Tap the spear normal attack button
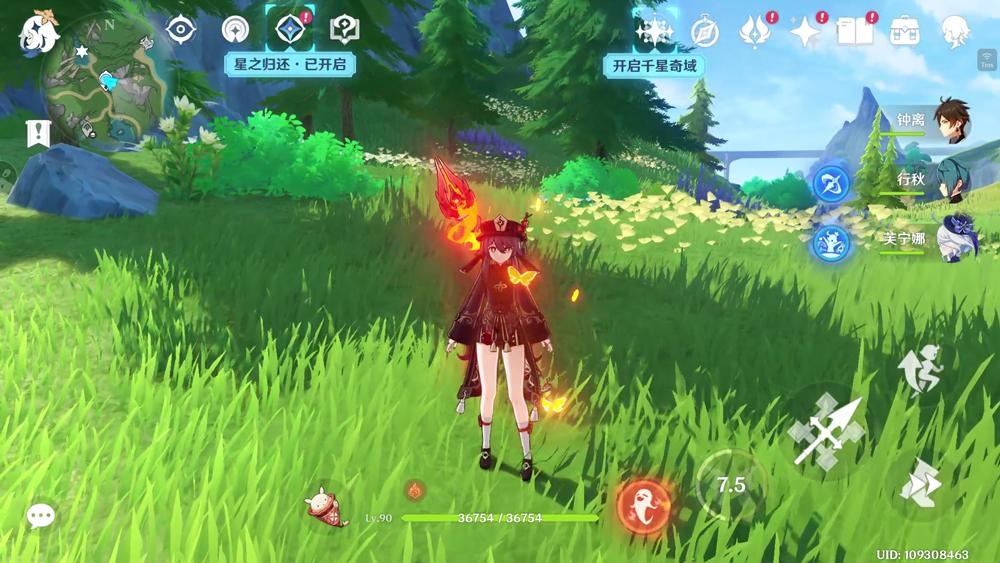Screen dimensions: 1000x563 (x=825, y=432)
